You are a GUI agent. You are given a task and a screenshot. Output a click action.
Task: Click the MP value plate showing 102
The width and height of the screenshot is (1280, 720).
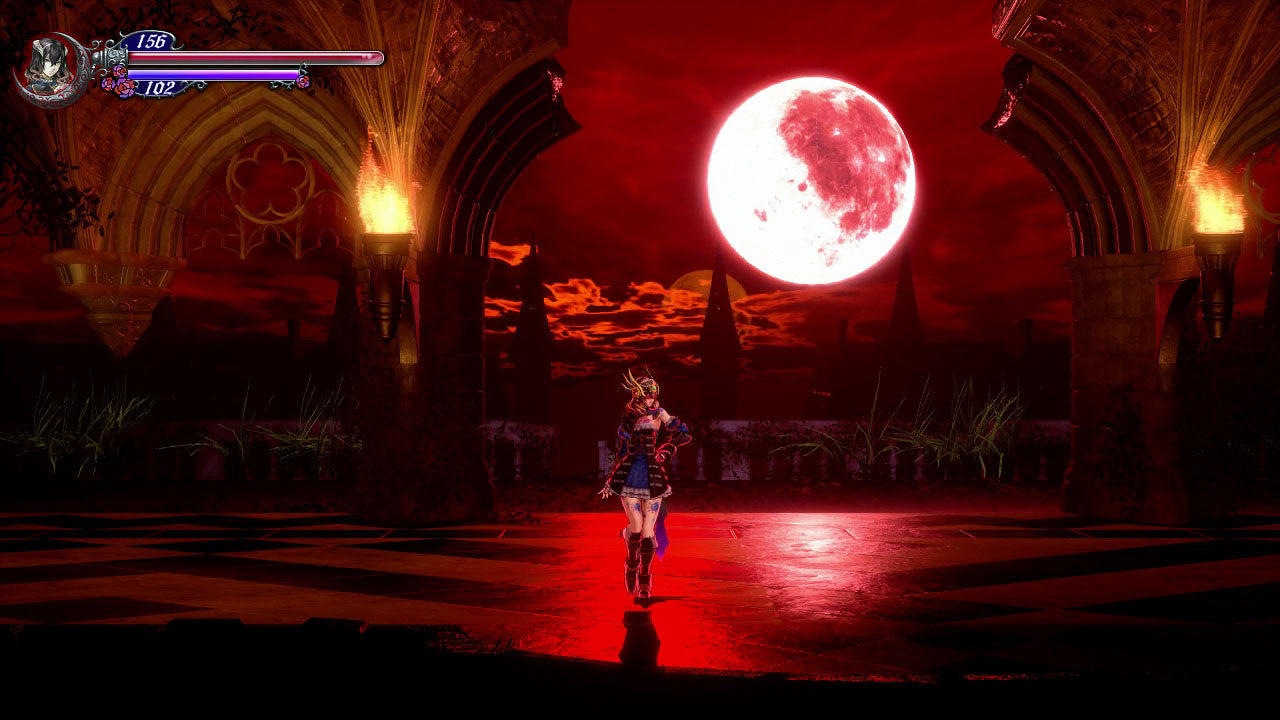tap(161, 87)
